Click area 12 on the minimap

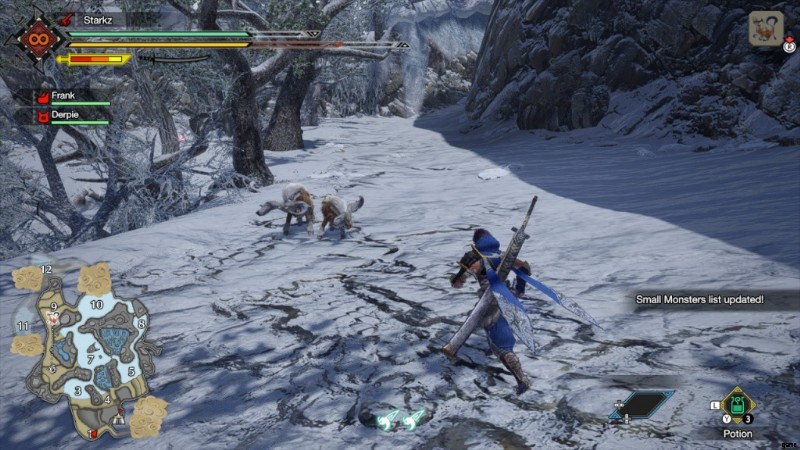(x=46, y=271)
